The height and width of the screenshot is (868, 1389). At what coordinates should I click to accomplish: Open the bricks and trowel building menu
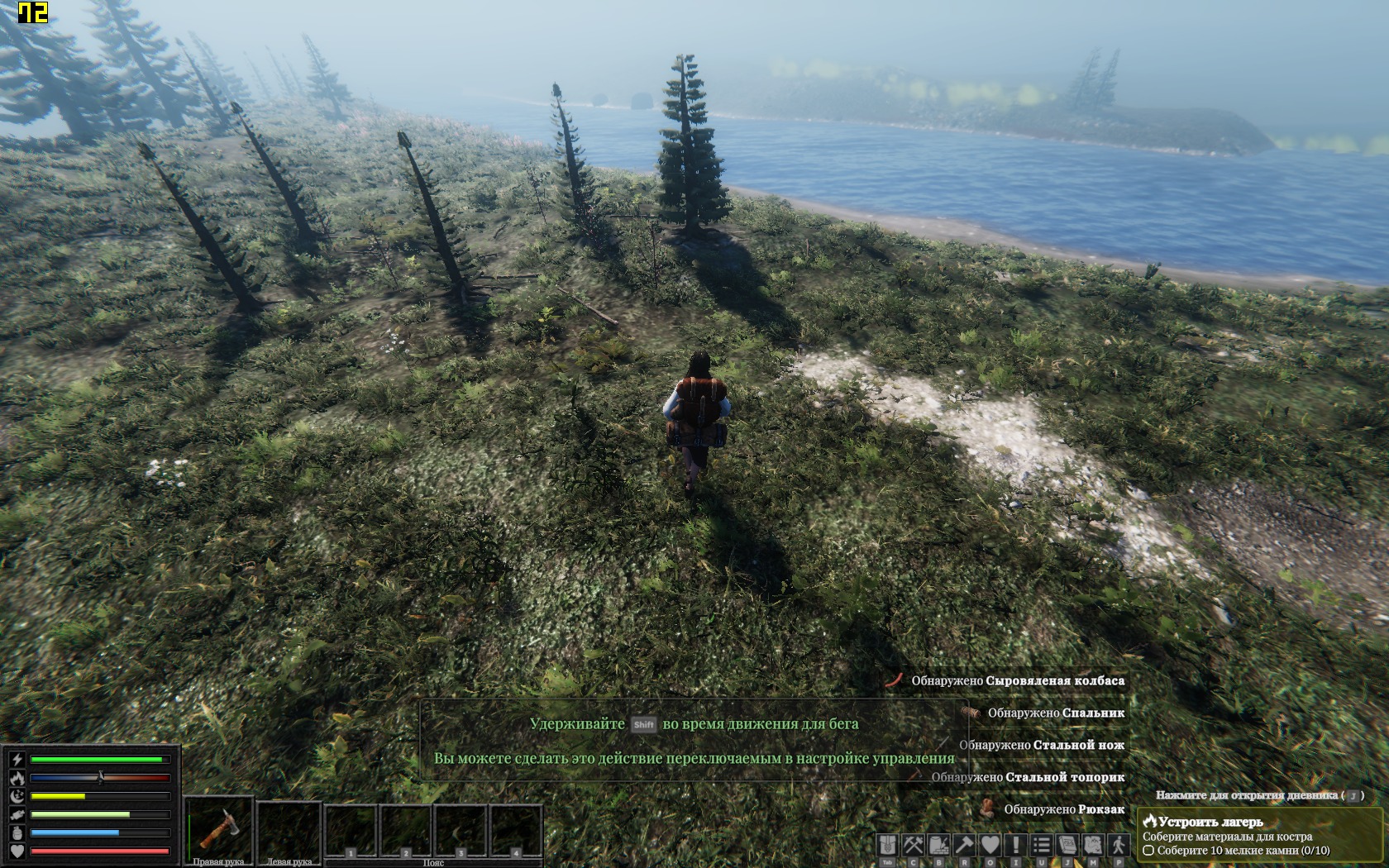click(939, 845)
